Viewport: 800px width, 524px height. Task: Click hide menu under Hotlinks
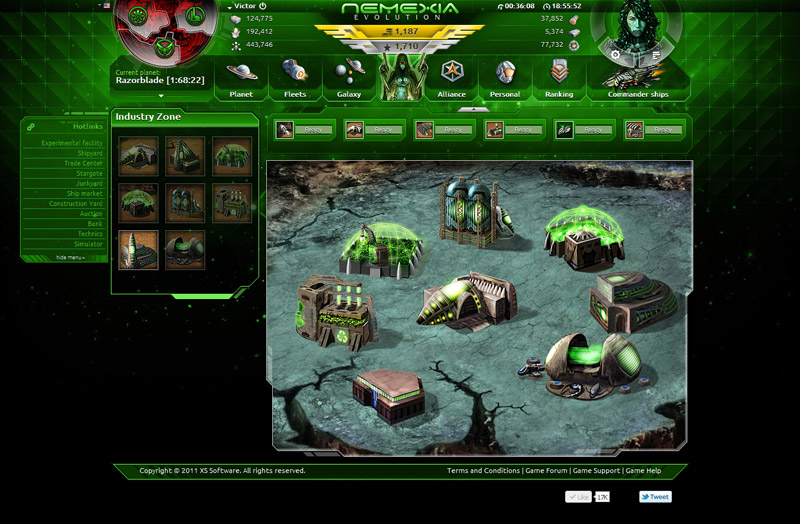pyautogui.click(x=70, y=257)
